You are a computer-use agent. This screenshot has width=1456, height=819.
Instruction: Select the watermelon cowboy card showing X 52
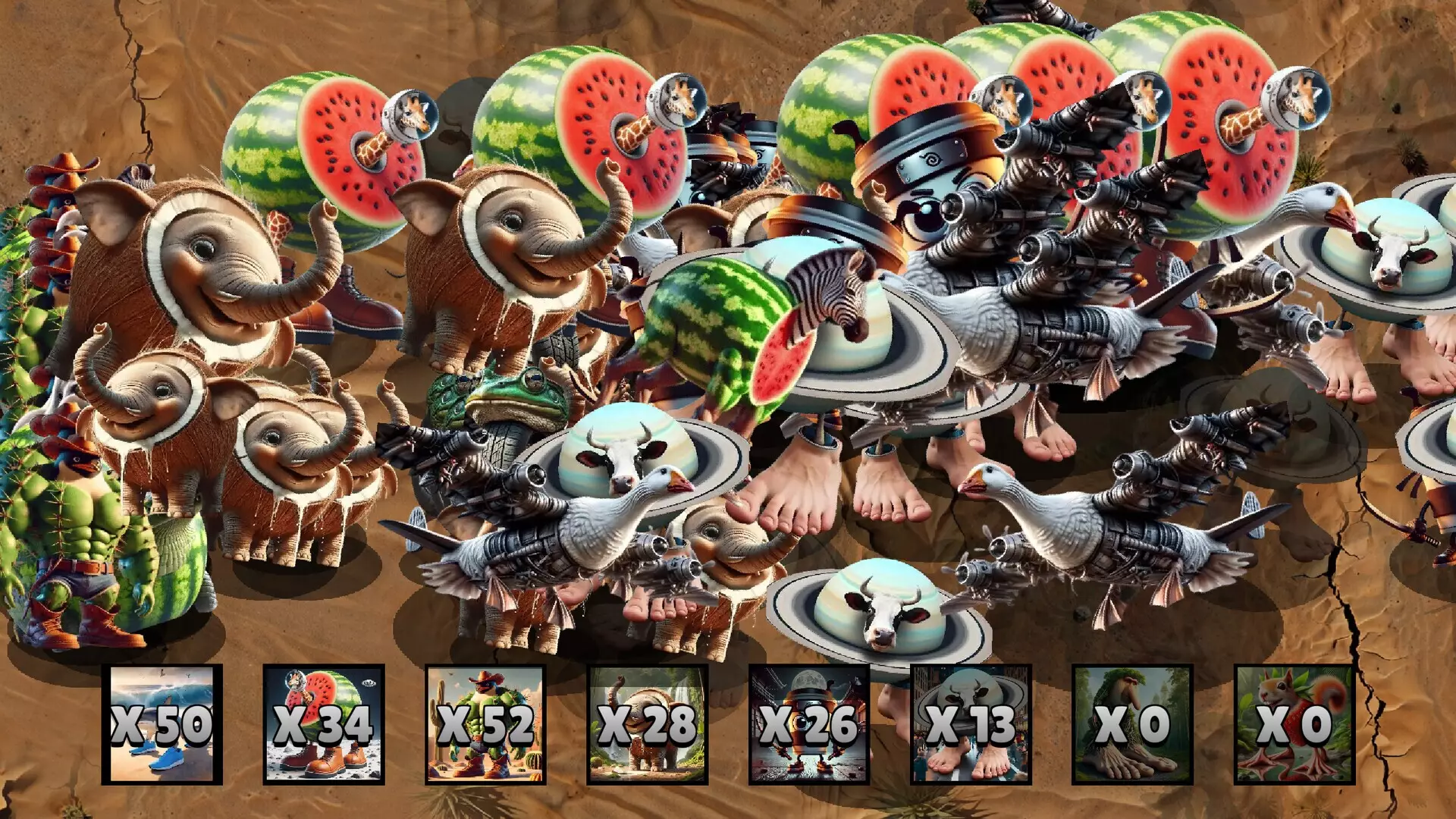(x=485, y=724)
